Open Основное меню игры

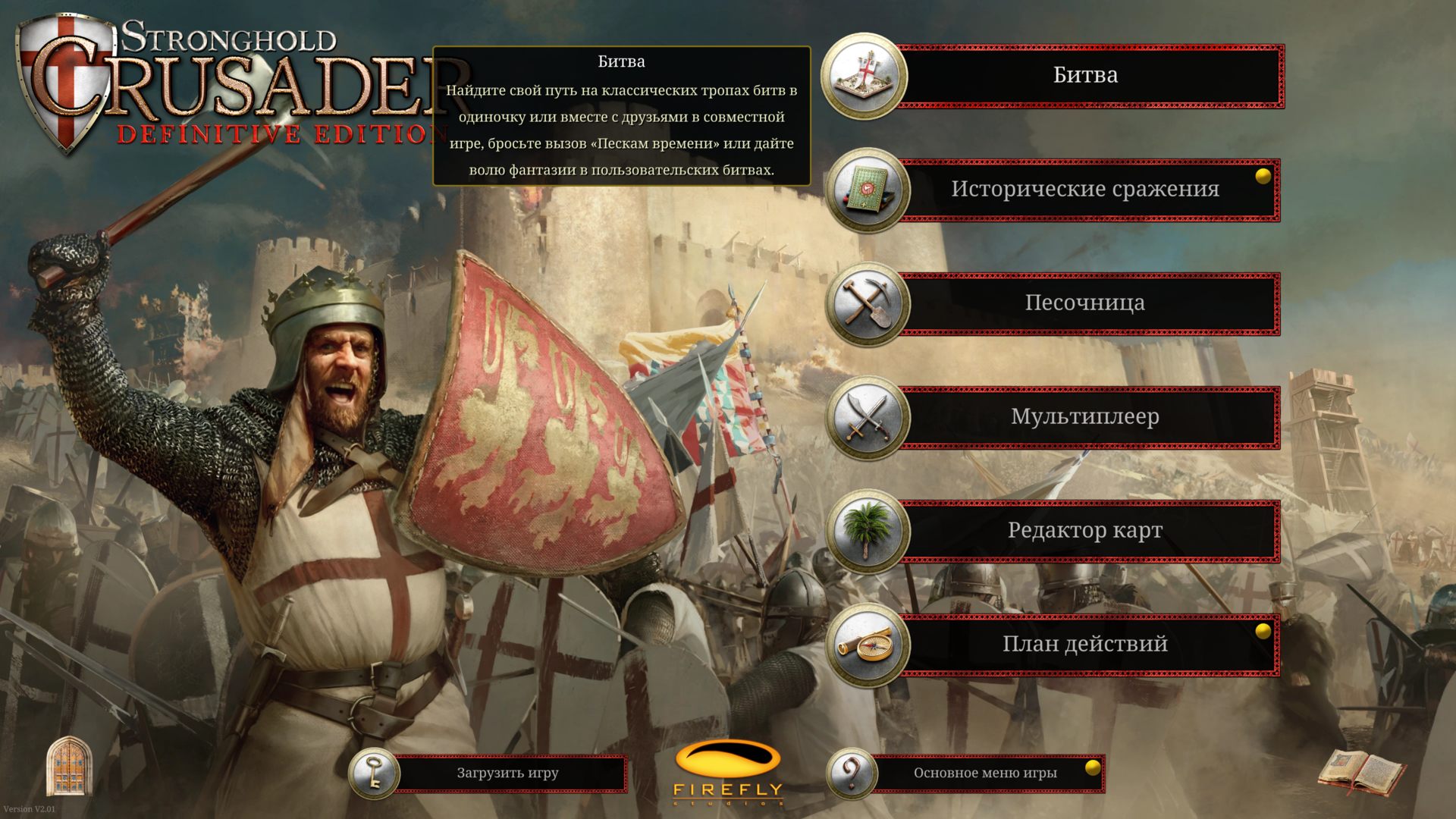pos(984,773)
